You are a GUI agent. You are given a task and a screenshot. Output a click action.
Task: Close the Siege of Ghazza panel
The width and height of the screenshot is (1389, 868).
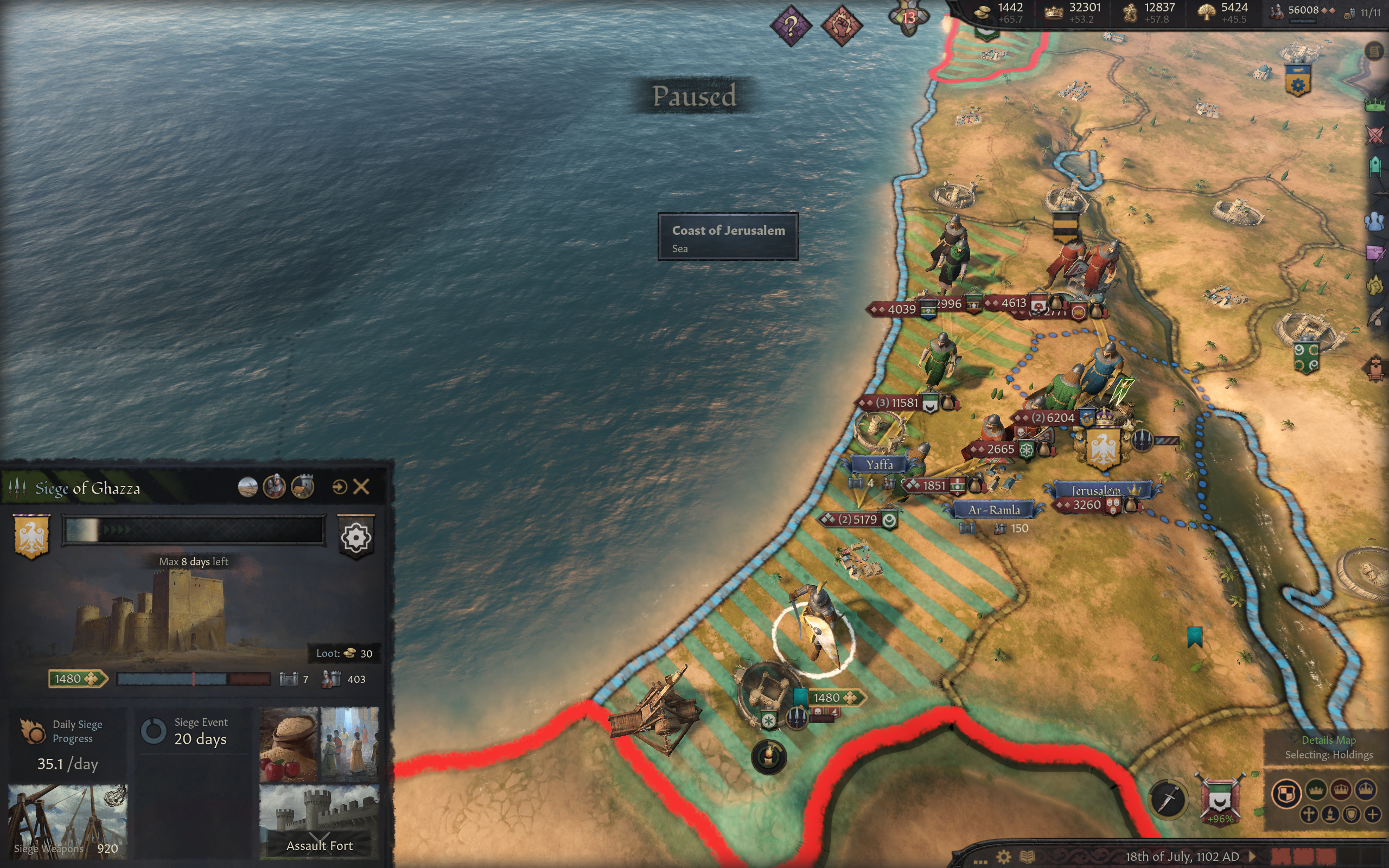click(361, 487)
